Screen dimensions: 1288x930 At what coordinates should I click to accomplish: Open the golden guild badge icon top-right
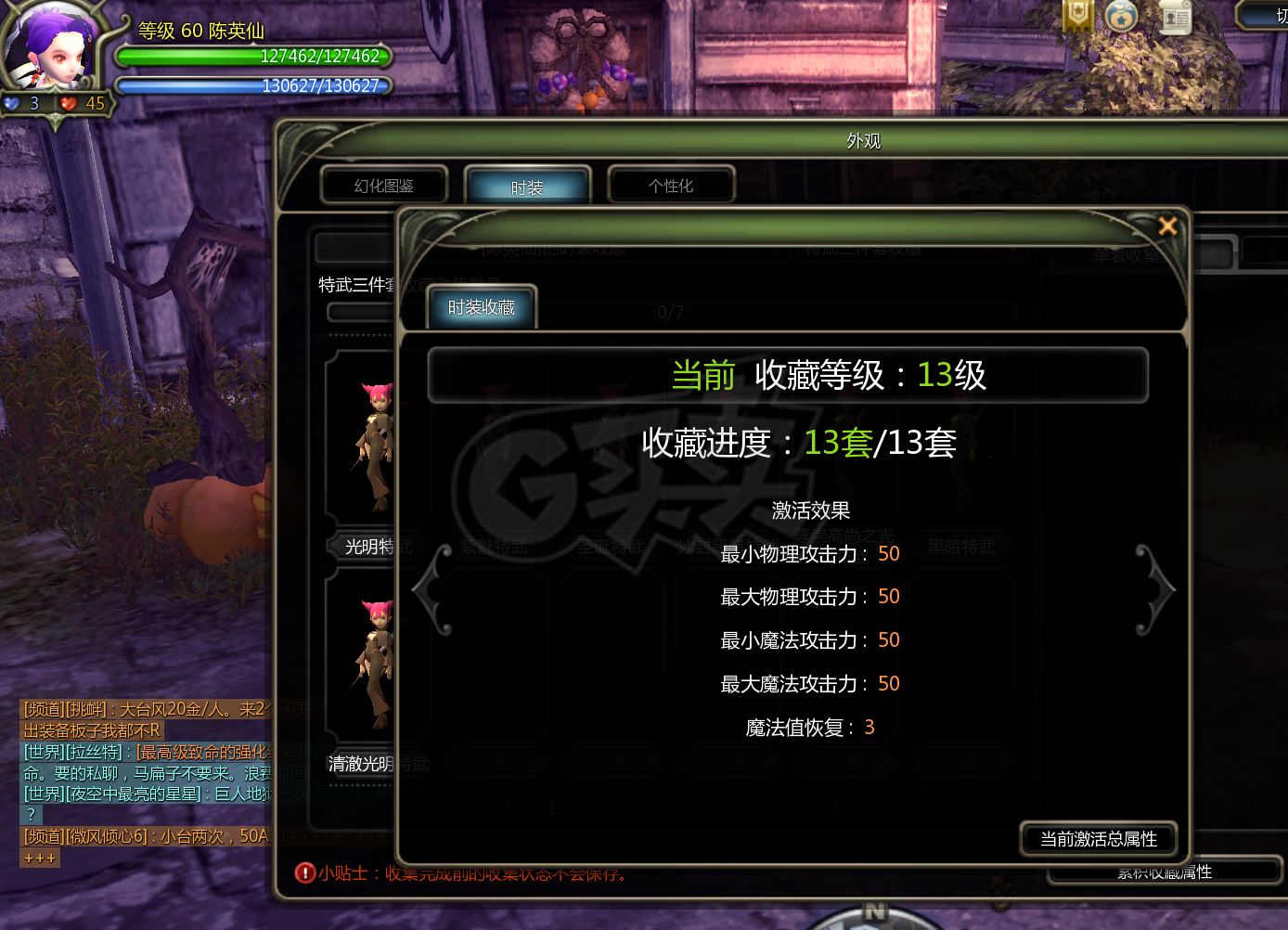(1076, 16)
